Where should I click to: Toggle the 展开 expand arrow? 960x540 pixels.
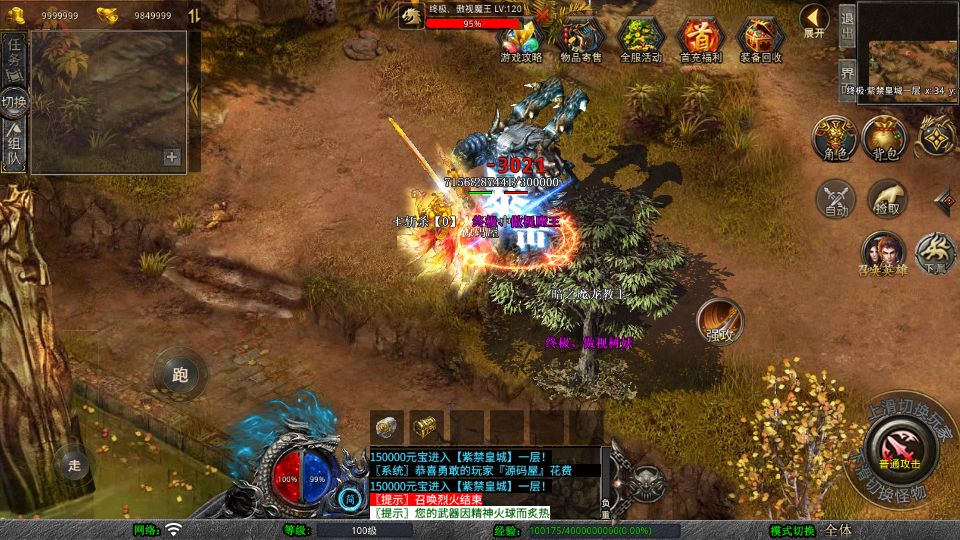point(814,21)
